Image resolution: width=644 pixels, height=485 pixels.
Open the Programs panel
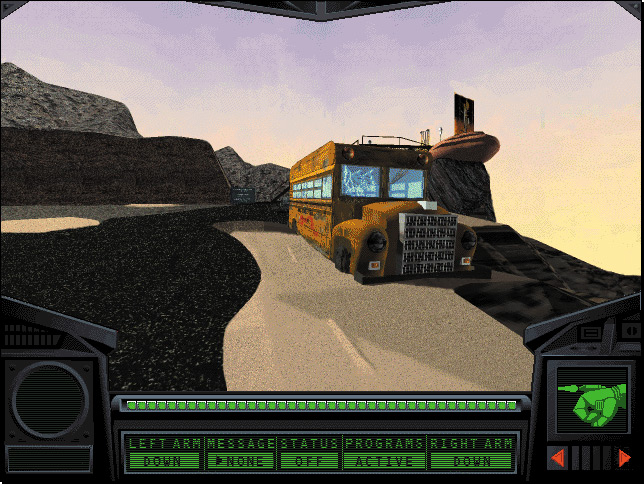pyautogui.click(x=384, y=452)
